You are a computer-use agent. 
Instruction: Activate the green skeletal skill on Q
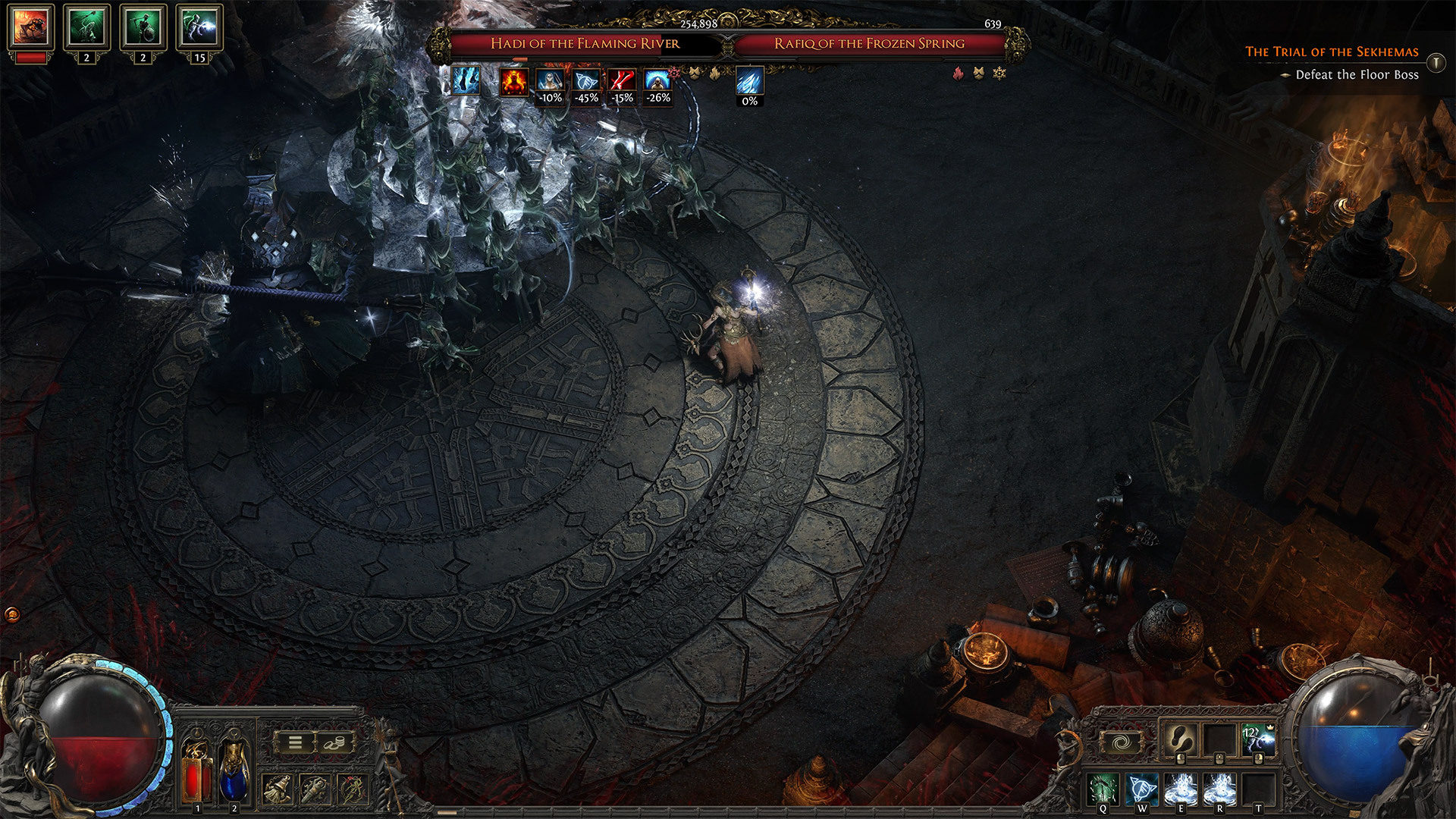1103,789
